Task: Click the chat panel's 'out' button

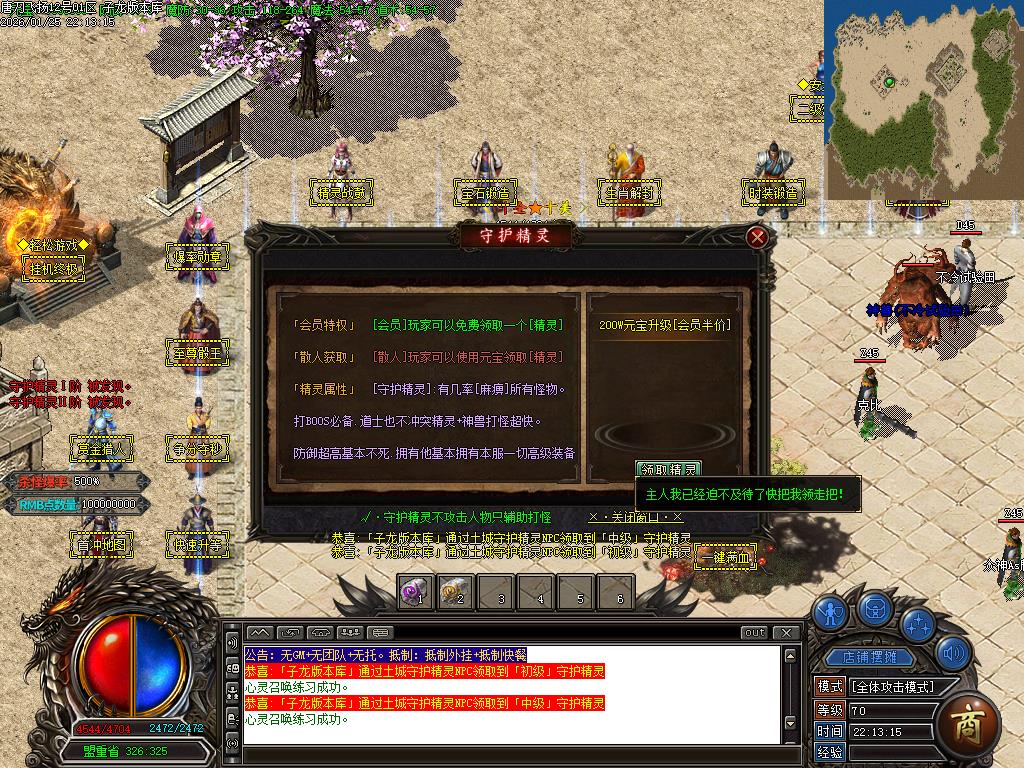Action: click(x=755, y=632)
